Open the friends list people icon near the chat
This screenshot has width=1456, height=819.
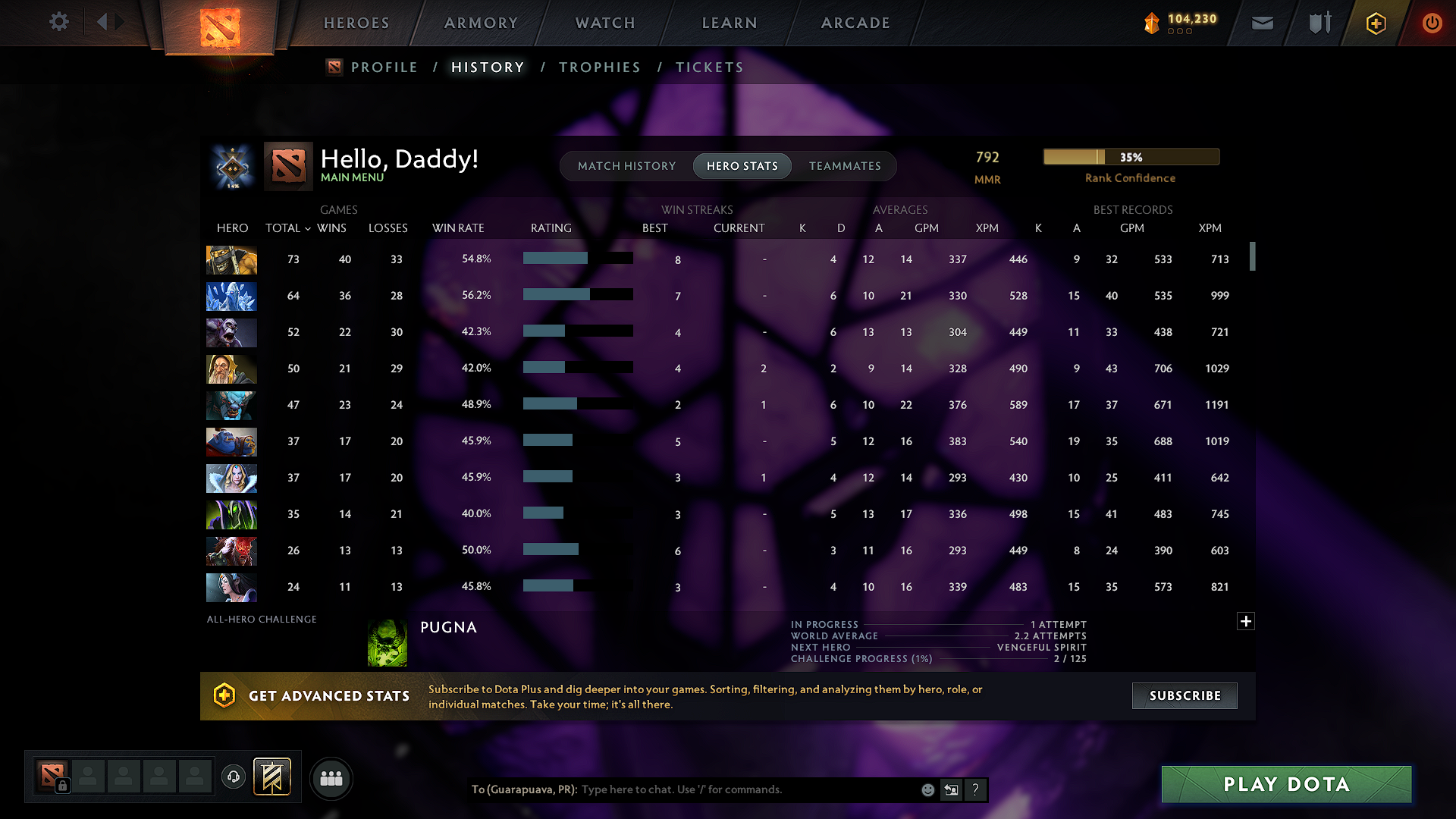[331, 778]
